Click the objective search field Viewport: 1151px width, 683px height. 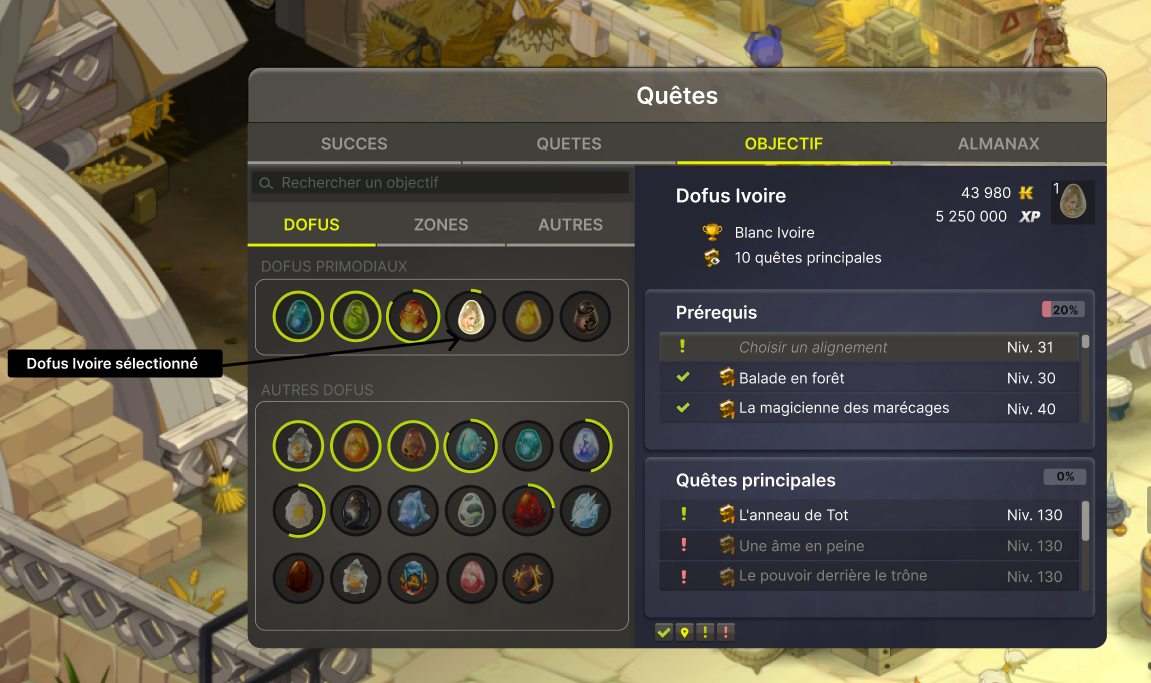pos(440,183)
